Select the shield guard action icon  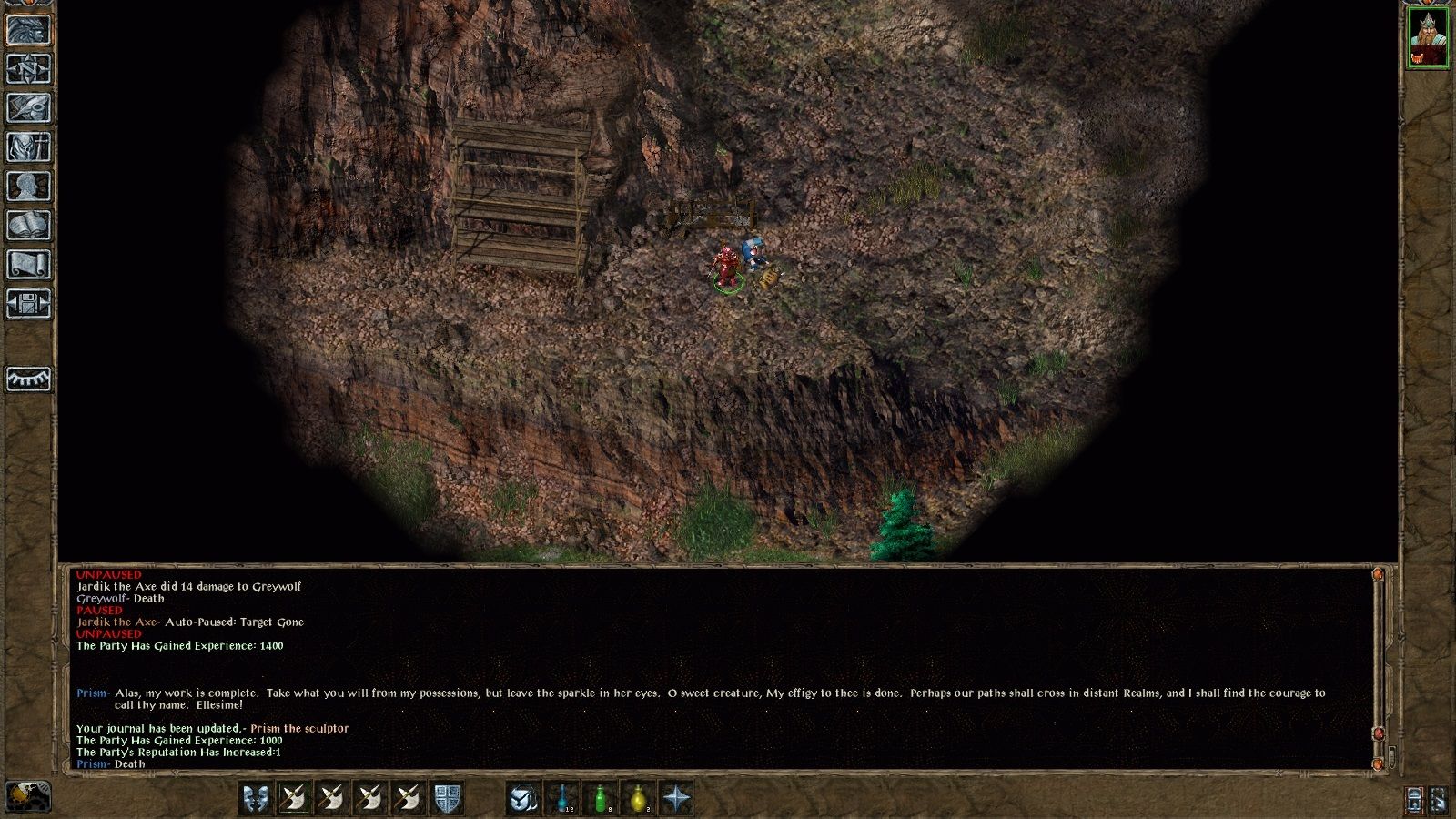(449, 798)
